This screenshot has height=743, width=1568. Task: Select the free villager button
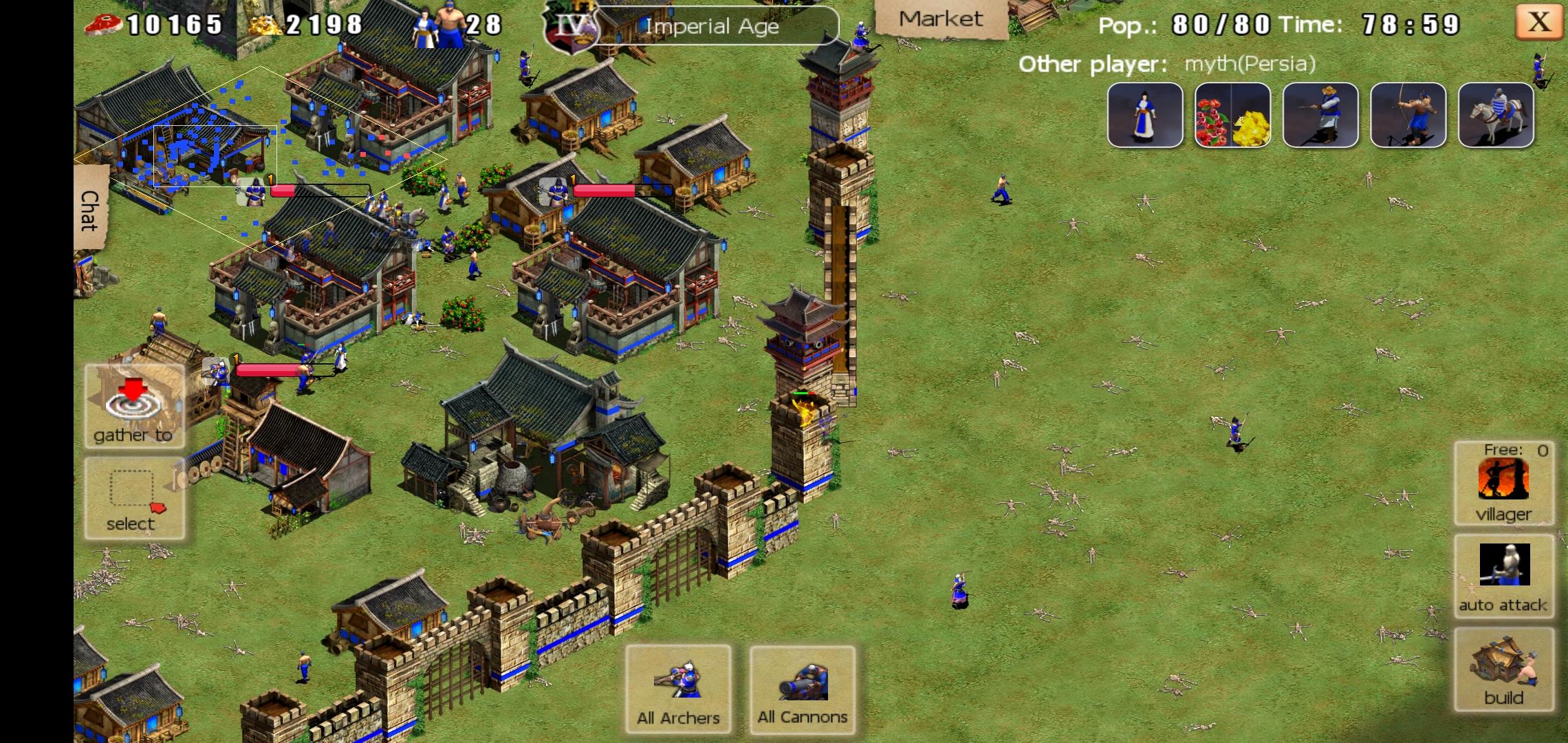[x=1503, y=484]
